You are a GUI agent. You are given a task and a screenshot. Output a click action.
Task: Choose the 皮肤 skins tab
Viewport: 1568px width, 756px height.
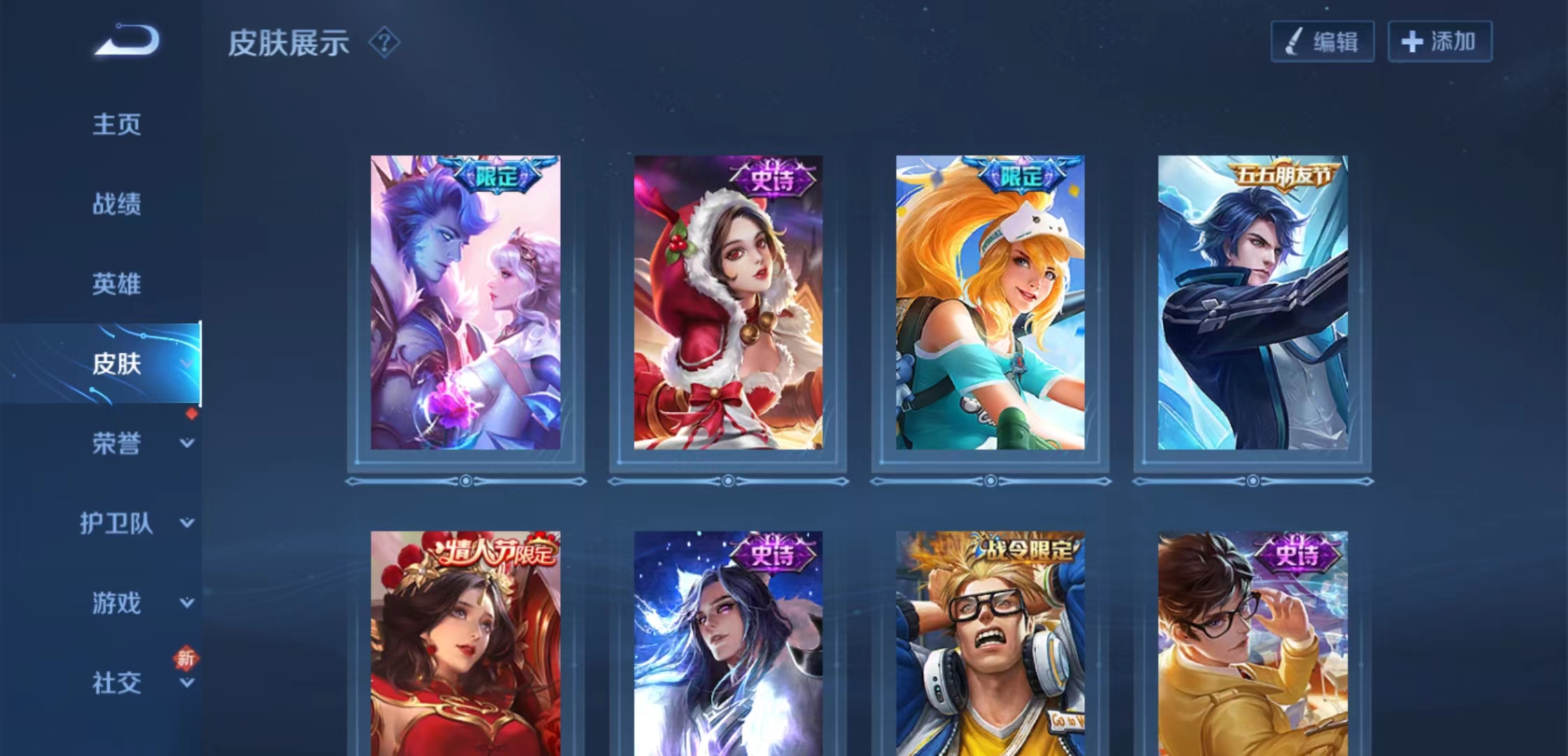click(117, 364)
